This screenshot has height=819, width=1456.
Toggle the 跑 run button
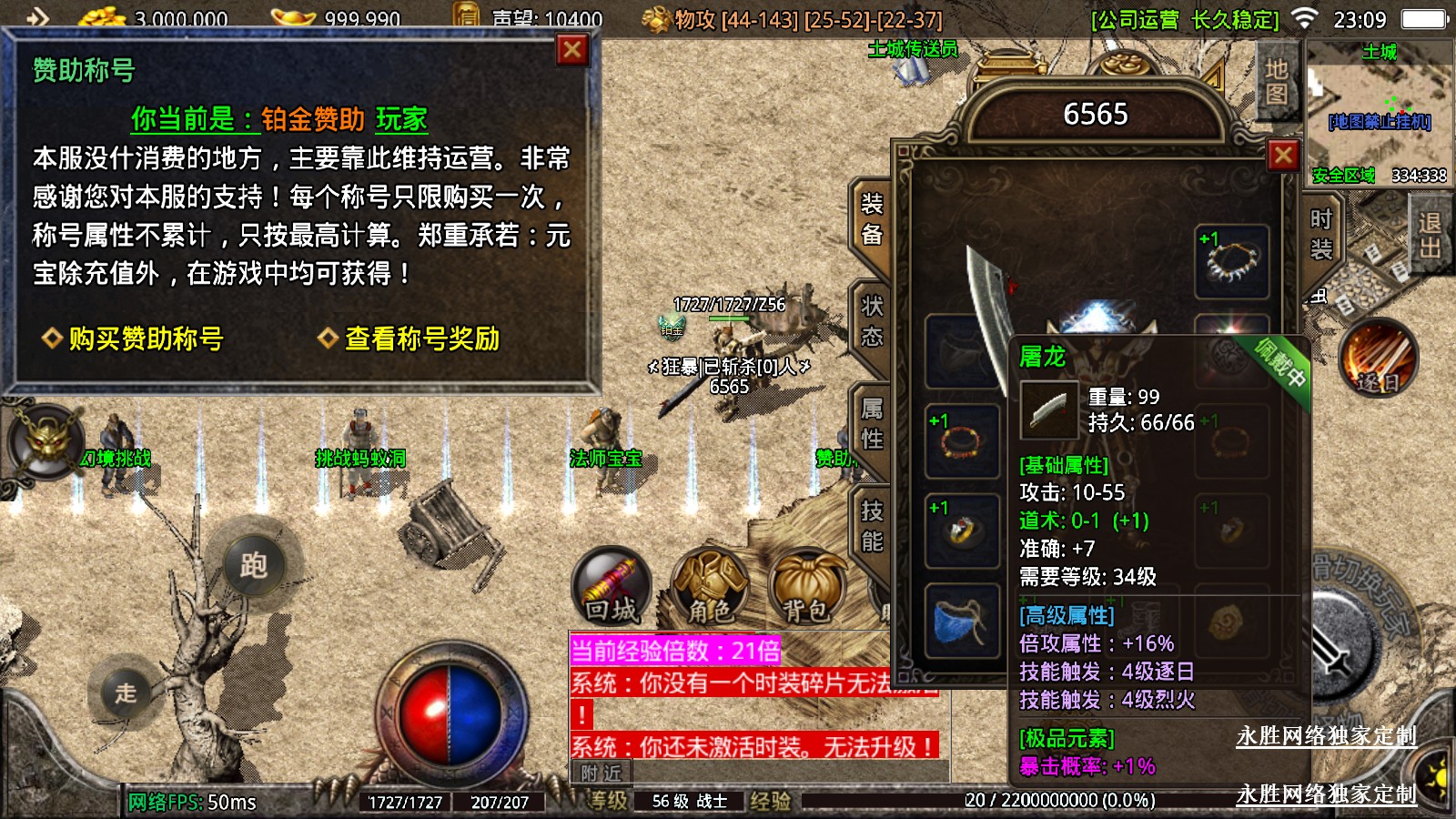[253, 565]
